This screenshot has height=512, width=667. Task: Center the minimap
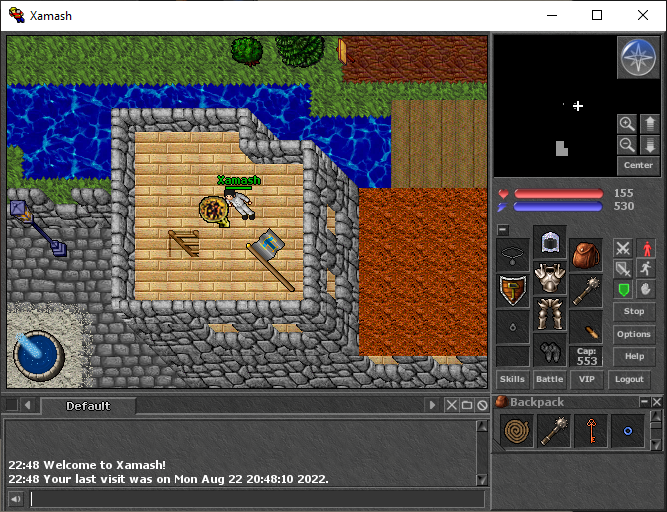tap(637, 165)
